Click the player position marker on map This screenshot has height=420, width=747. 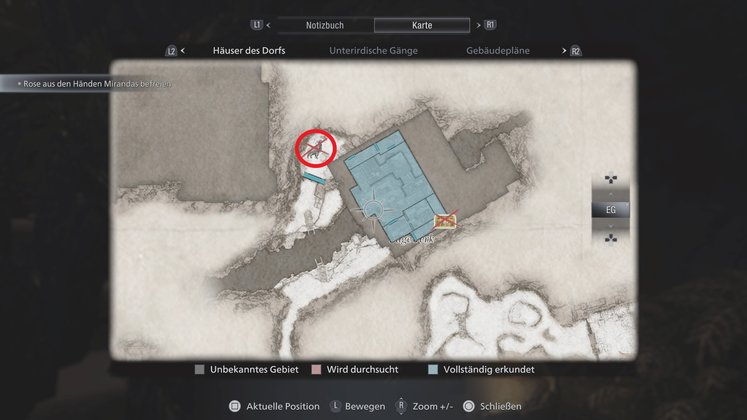point(375,208)
